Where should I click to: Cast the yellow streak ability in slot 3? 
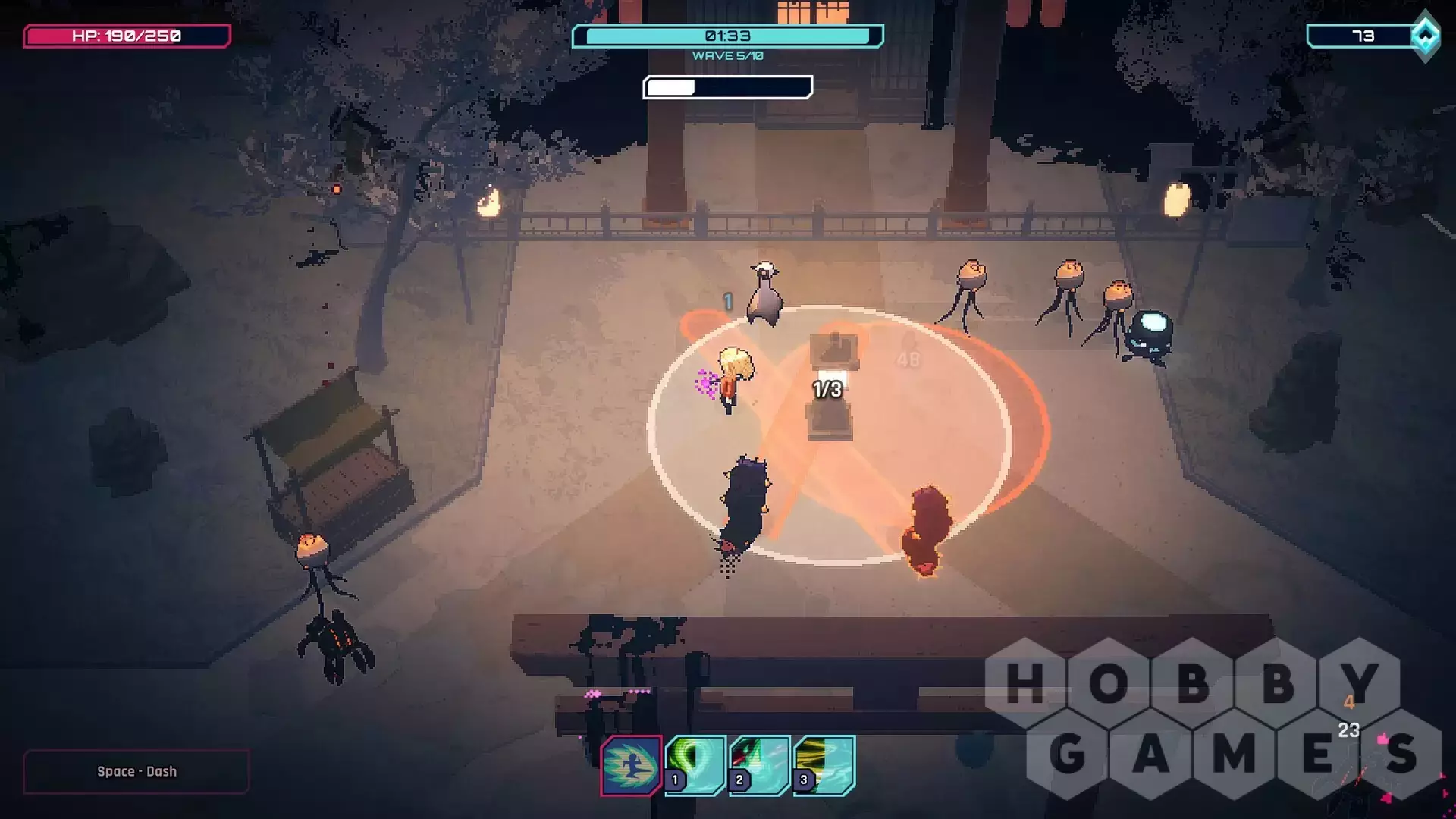point(824,765)
